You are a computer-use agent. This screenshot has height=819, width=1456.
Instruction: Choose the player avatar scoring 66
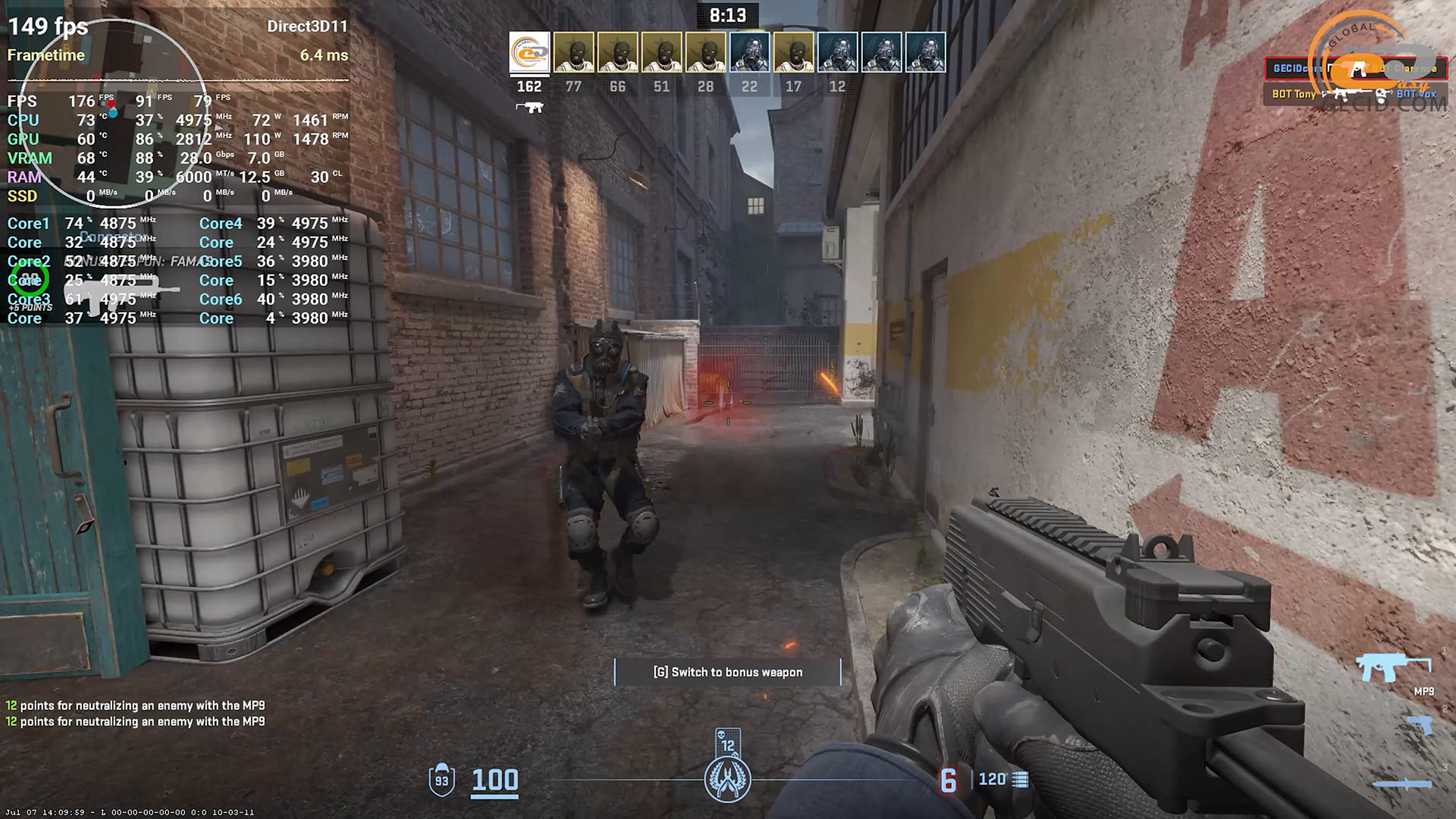point(617,52)
